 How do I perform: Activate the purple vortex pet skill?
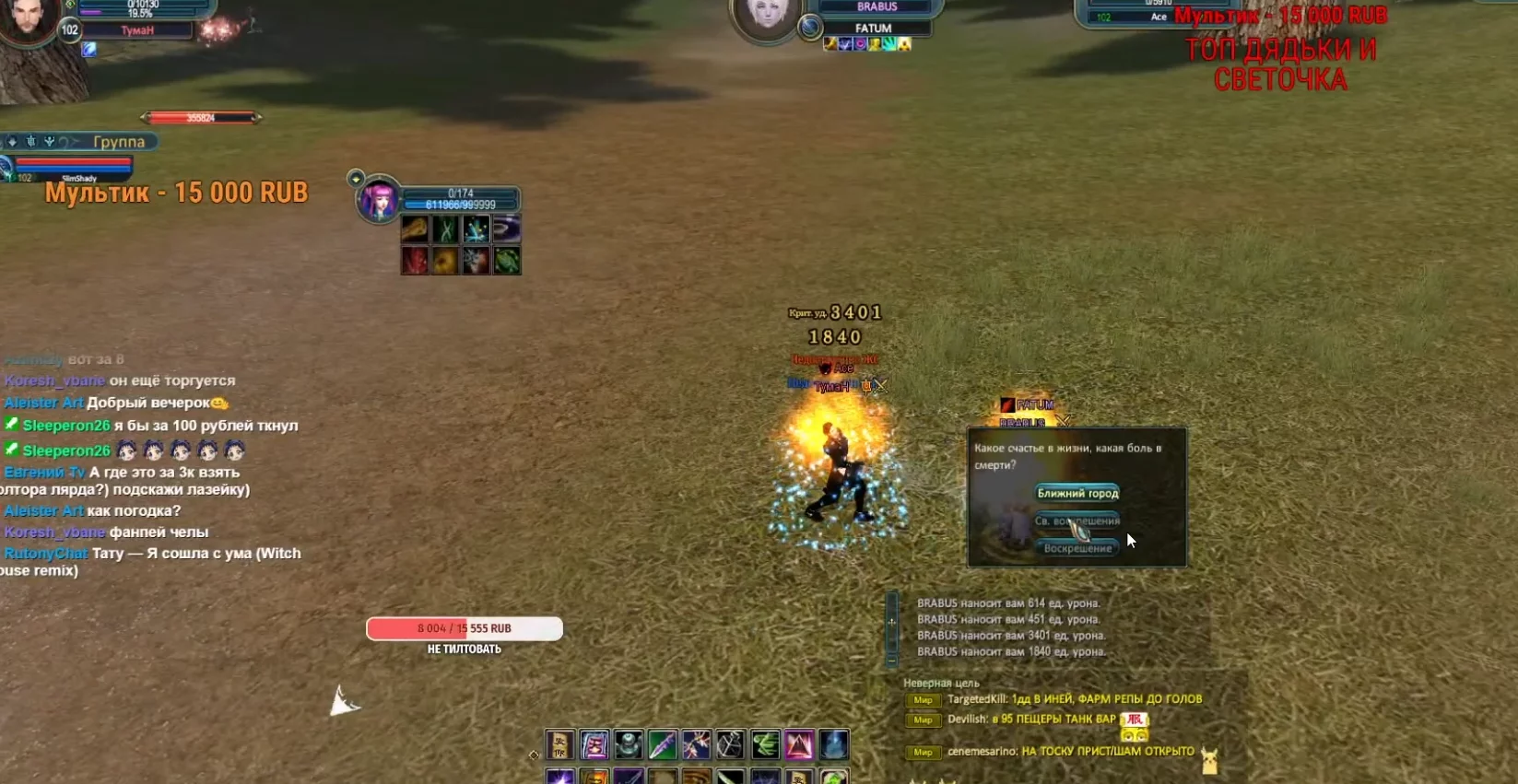tap(507, 228)
